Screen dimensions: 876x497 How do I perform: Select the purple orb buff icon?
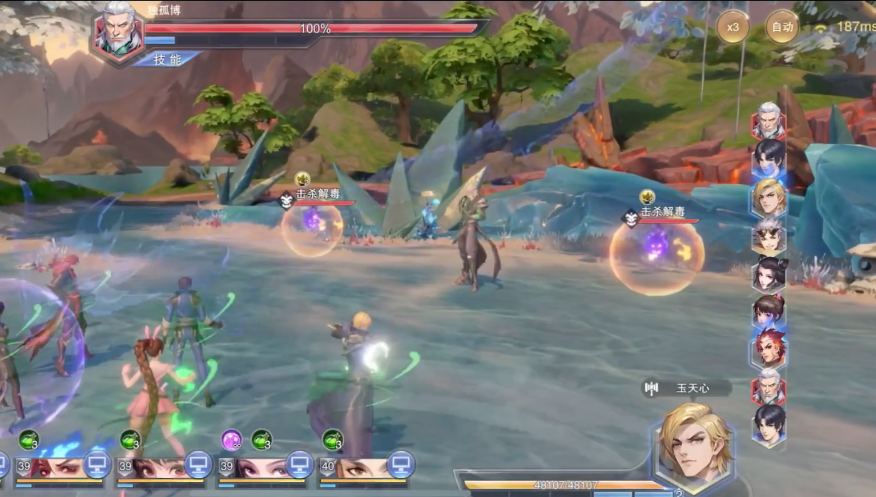[x=232, y=439]
